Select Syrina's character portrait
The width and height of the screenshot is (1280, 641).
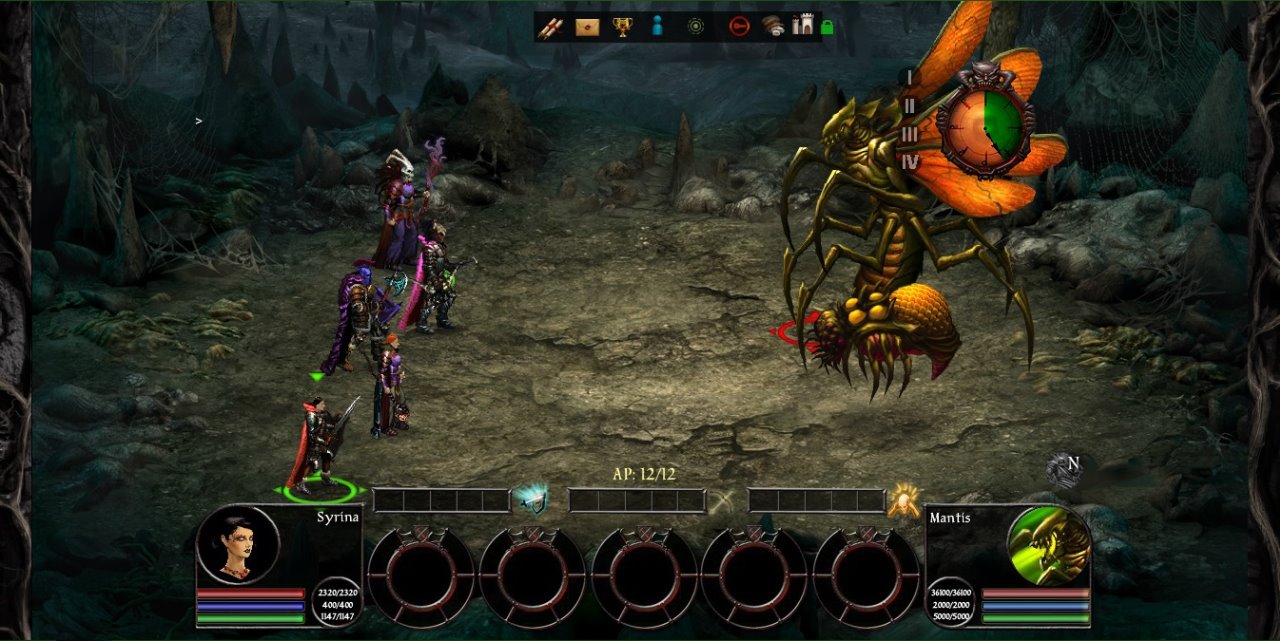click(237, 545)
